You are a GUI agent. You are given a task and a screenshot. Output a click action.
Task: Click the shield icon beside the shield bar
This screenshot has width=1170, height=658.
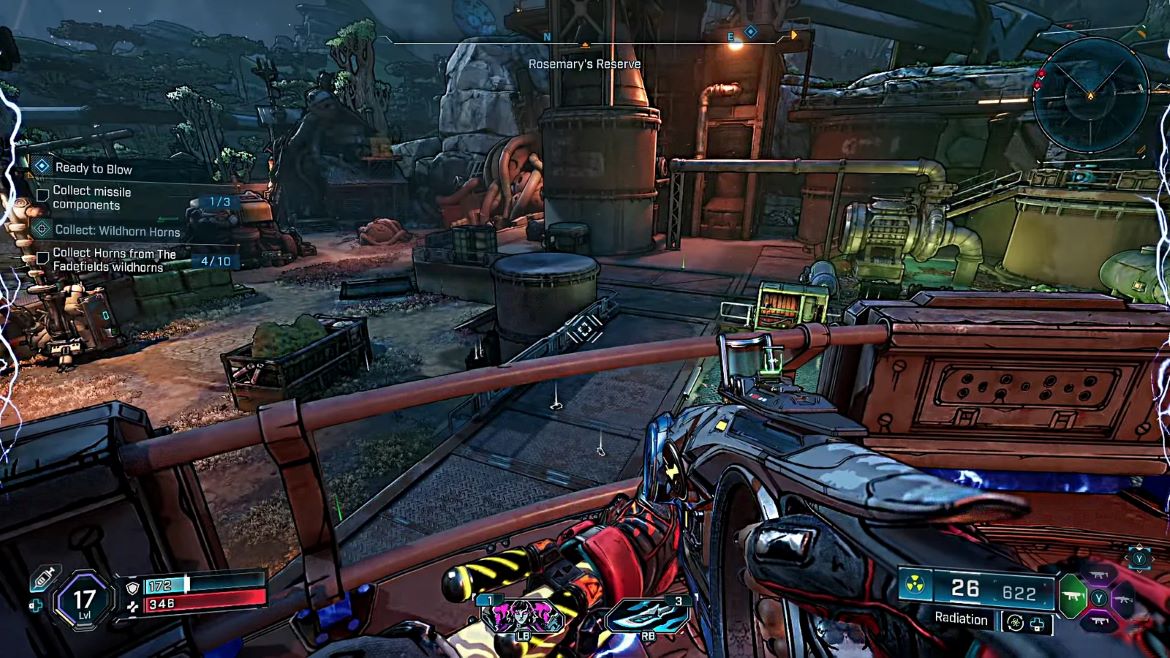click(x=133, y=584)
